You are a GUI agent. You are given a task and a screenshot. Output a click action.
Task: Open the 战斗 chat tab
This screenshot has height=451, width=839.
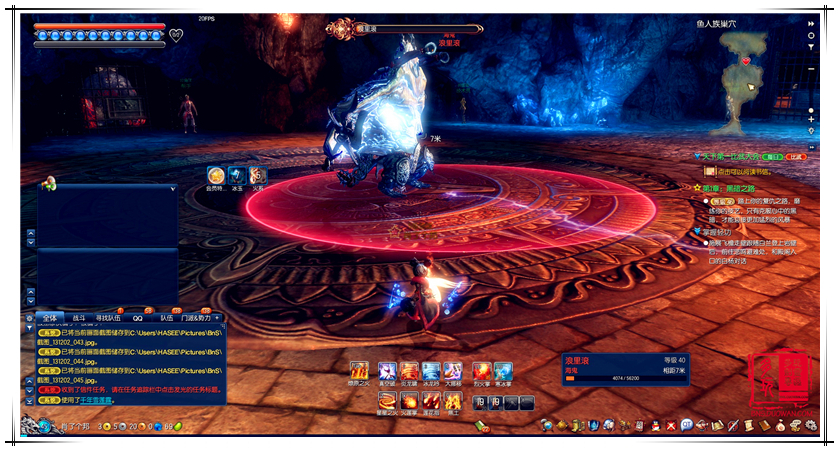79,318
